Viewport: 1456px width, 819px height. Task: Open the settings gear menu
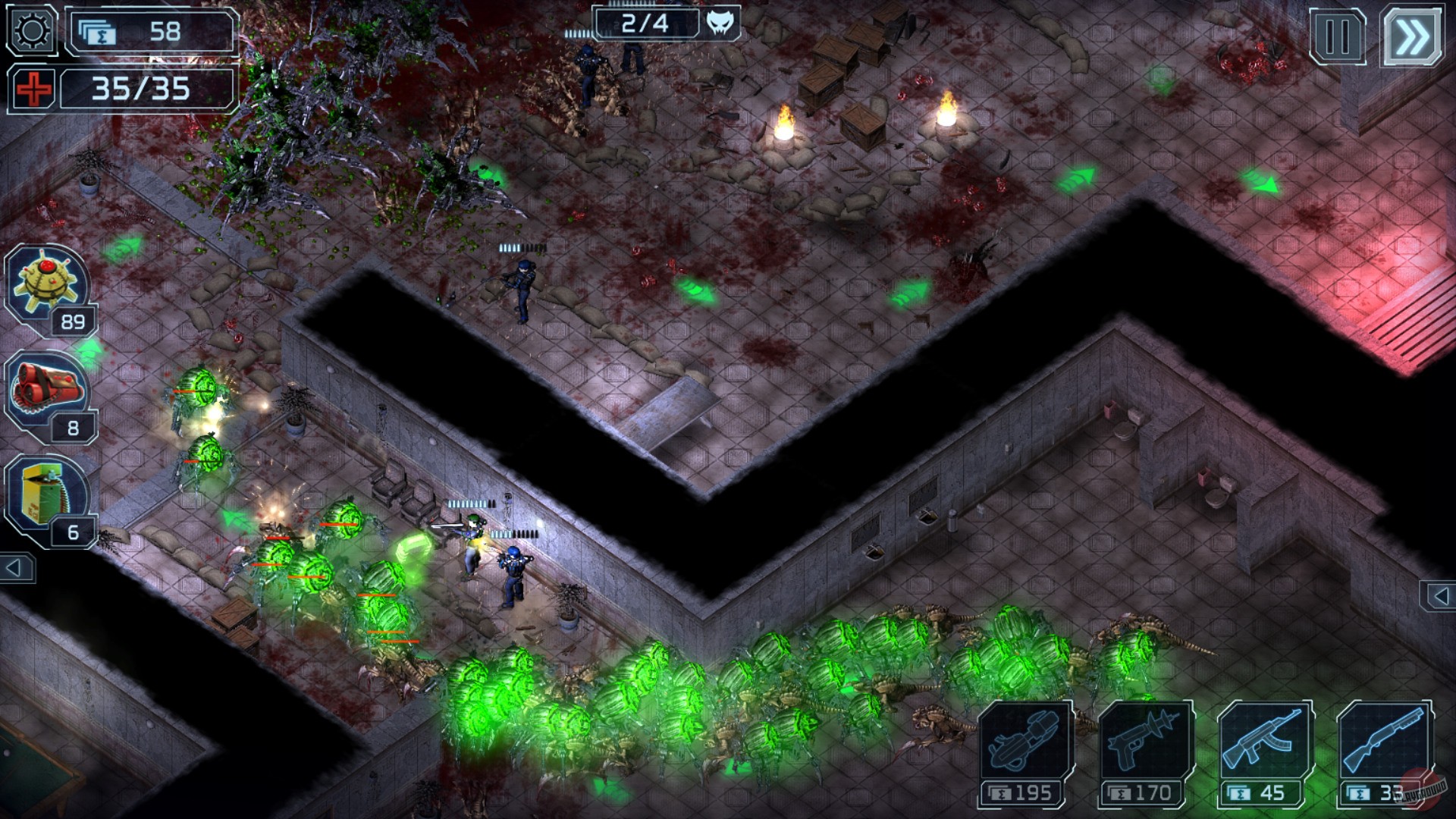click(30, 30)
